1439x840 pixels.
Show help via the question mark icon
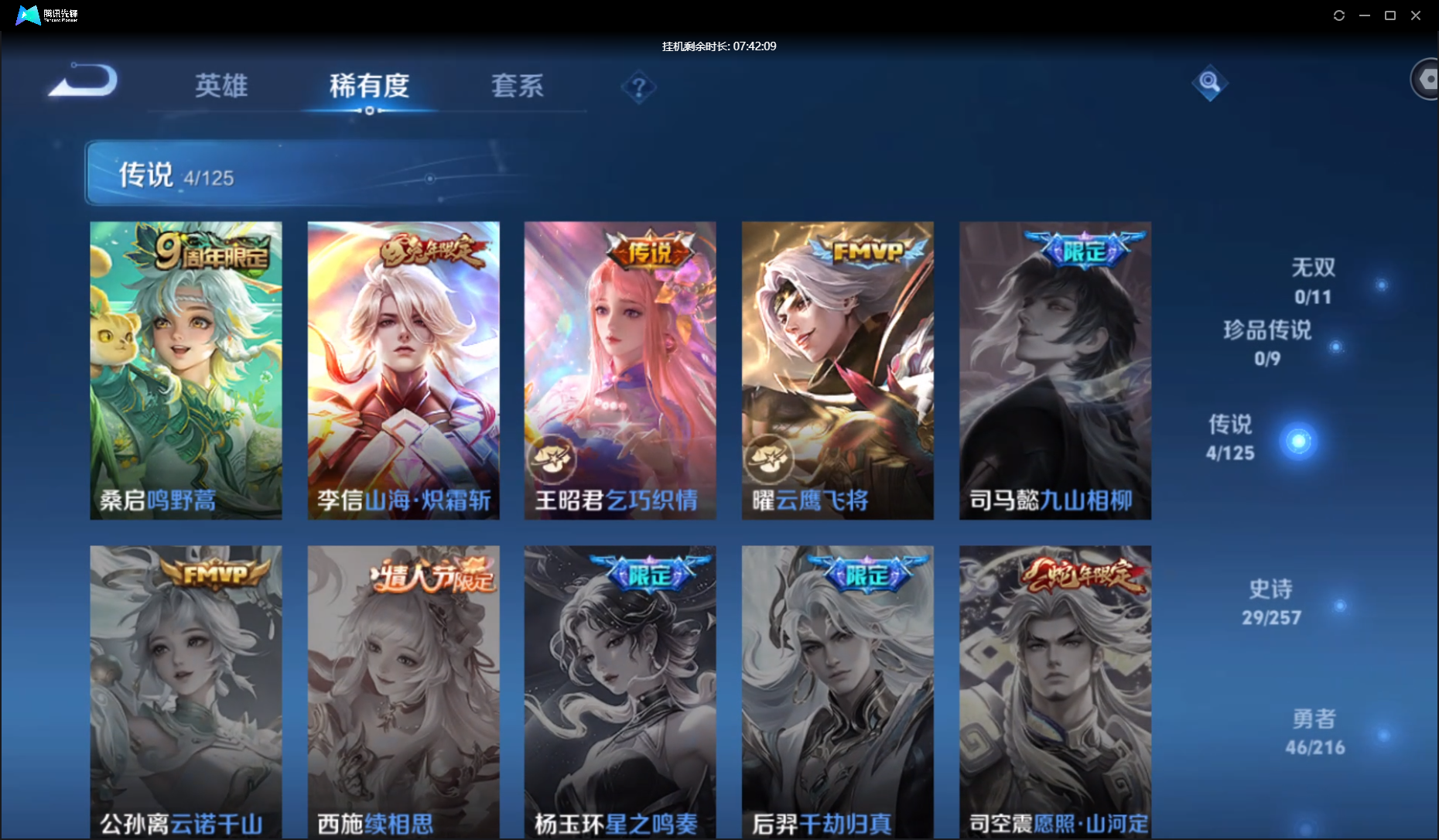(638, 88)
